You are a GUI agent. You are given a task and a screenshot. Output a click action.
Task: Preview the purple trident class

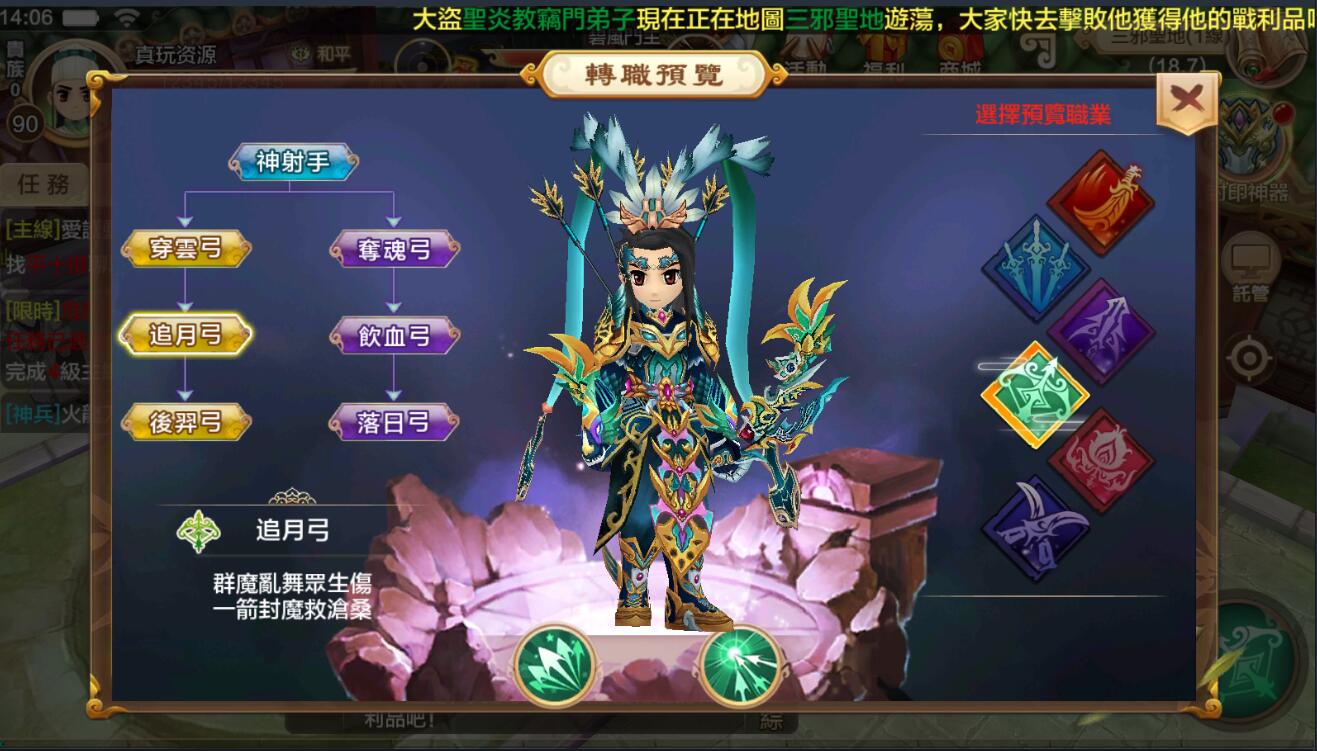pos(1101,332)
